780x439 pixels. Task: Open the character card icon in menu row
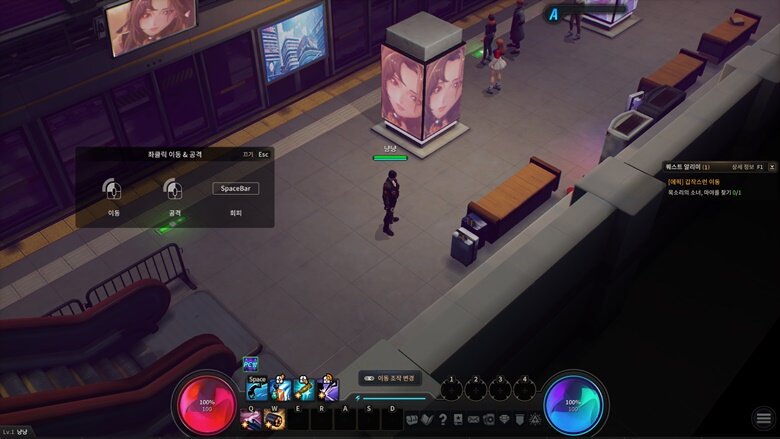[x=458, y=419]
